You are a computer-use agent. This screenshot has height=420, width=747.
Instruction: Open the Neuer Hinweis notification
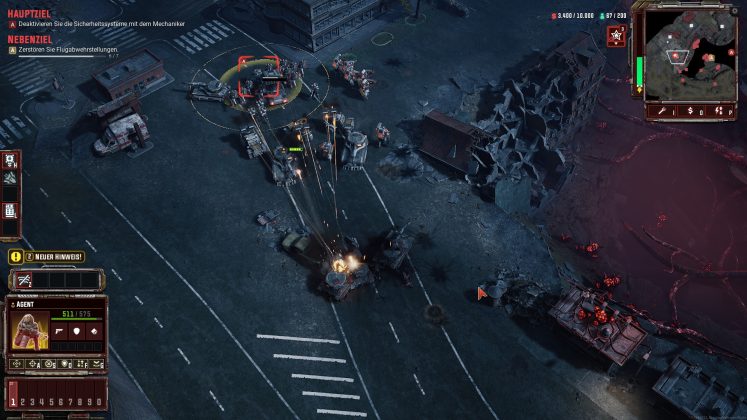[47, 257]
